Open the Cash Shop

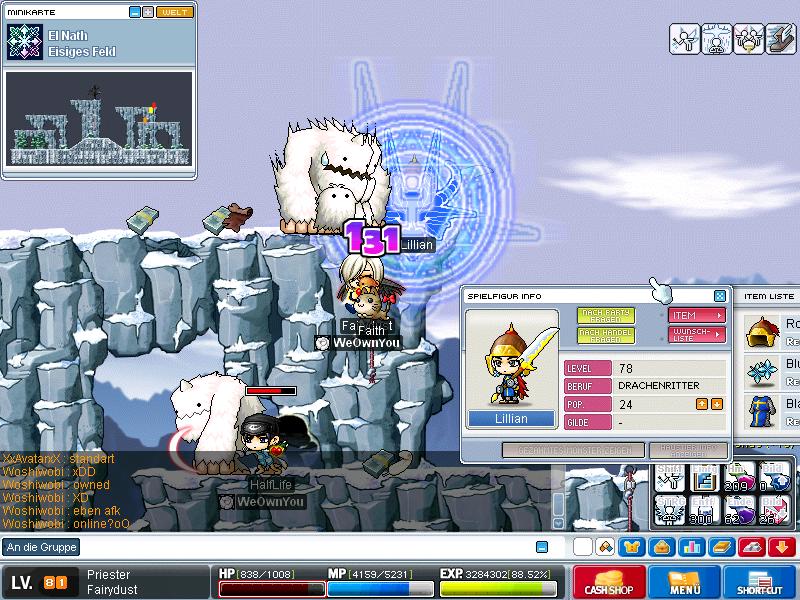[x=608, y=583]
